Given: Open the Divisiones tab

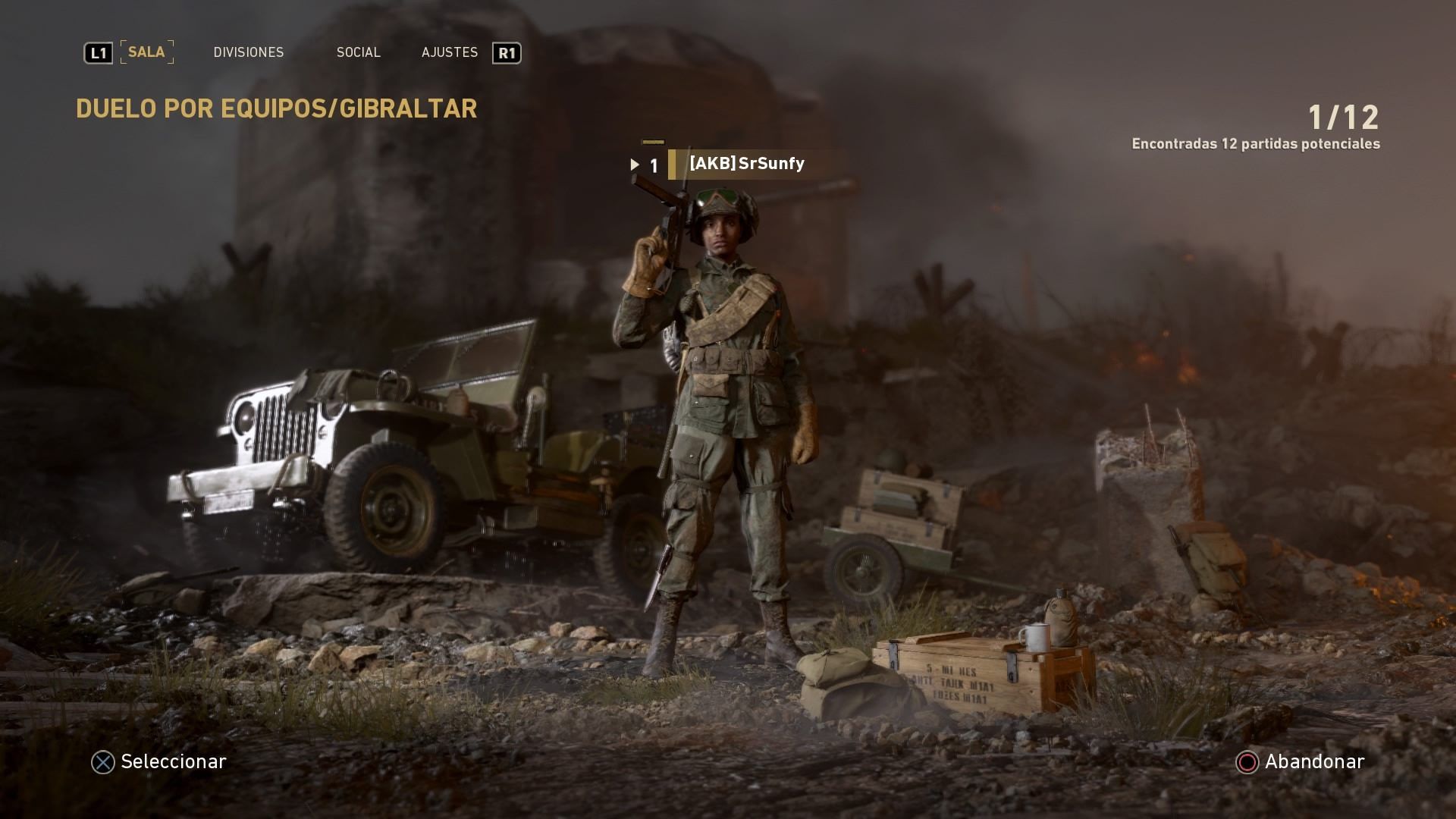Looking at the screenshot, I should pos(249,52).
